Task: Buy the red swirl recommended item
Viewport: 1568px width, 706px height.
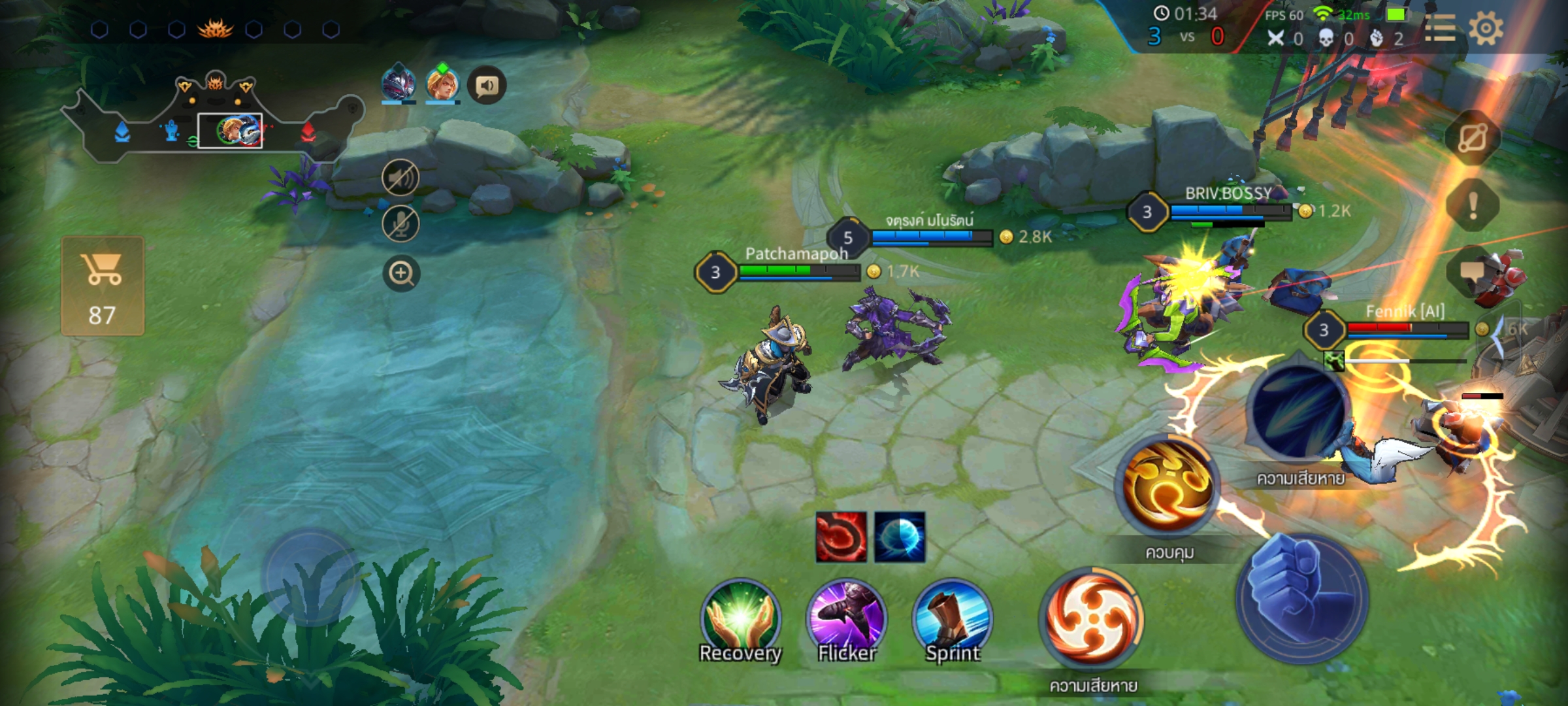Action: (x=841, y=537)
